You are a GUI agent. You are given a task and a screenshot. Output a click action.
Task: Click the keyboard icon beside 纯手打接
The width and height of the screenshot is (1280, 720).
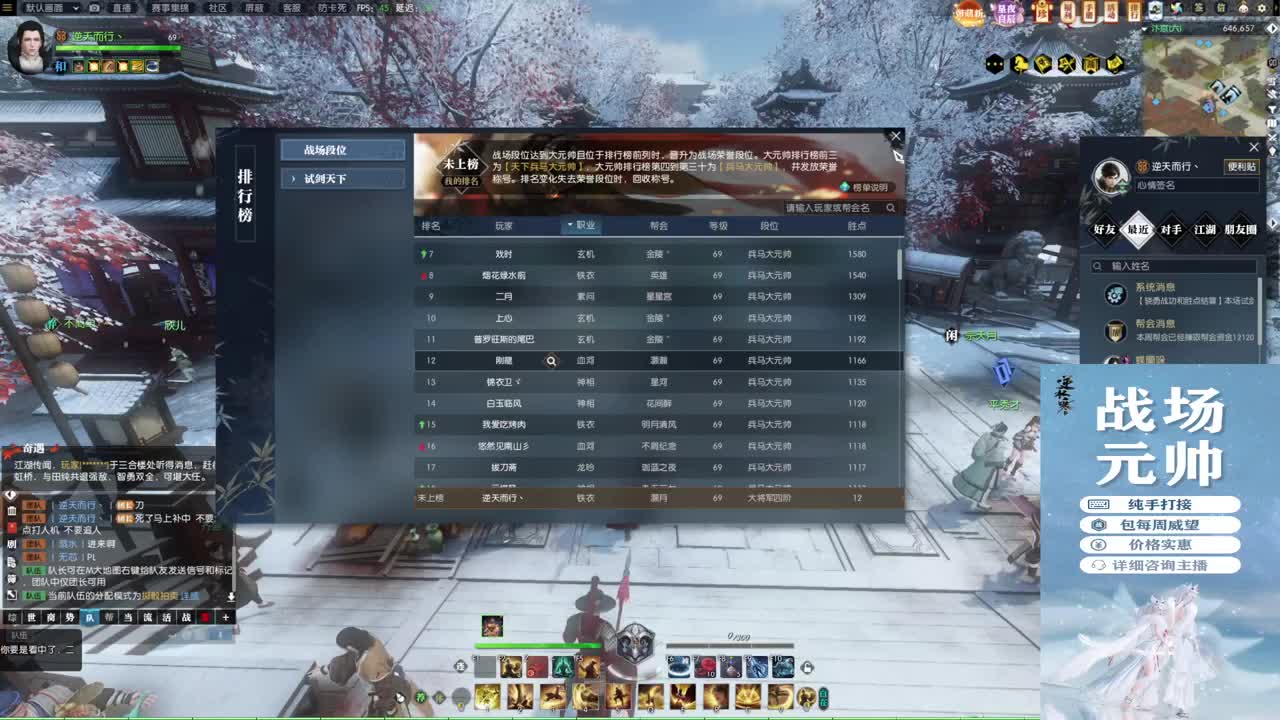click(x=1099, y=504)
